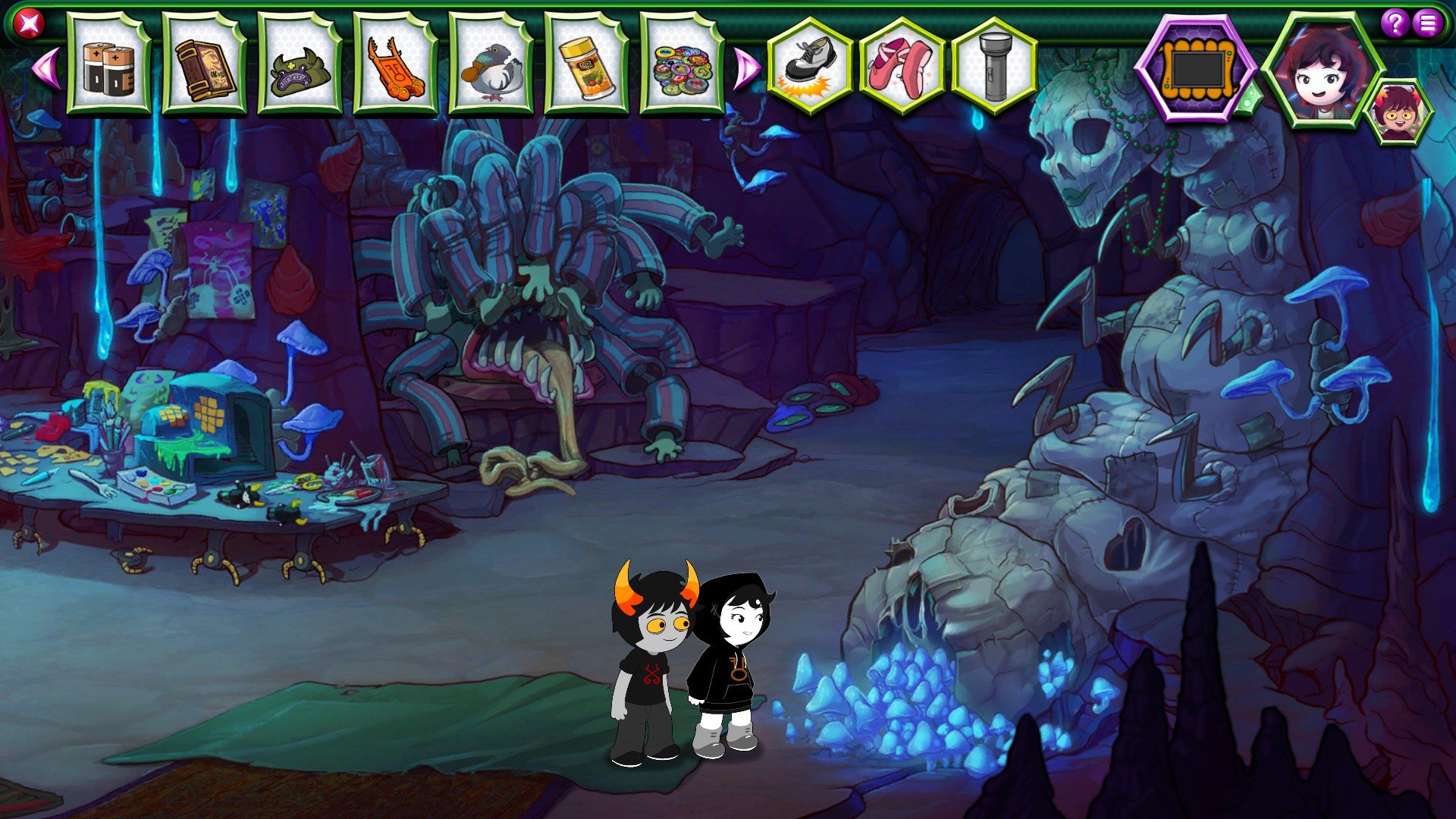Choose the pink ballet slippers ability
The width and height of the screenshot is (1456, 819).
902,66
